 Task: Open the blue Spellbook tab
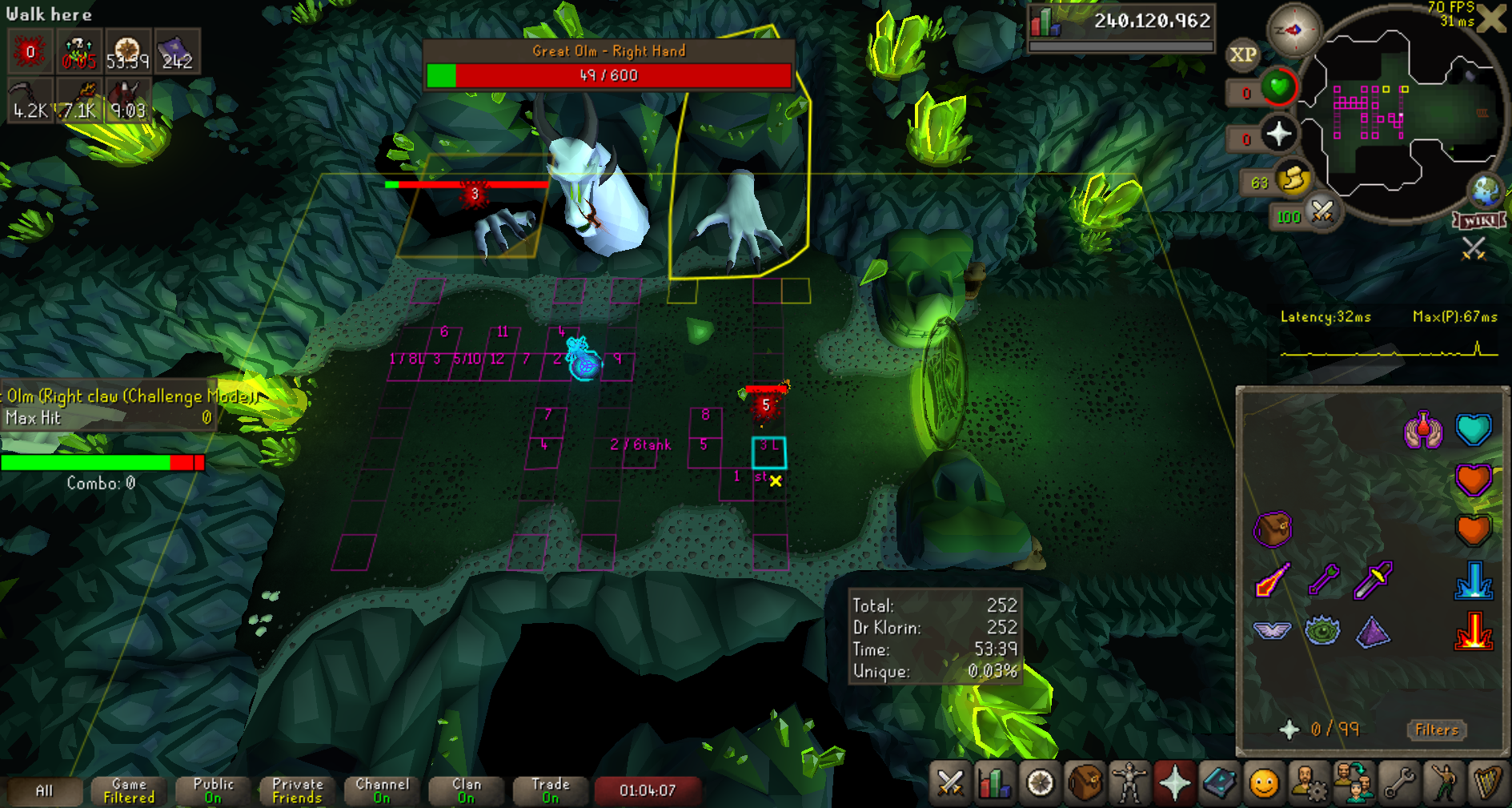tap(1219, 782)
